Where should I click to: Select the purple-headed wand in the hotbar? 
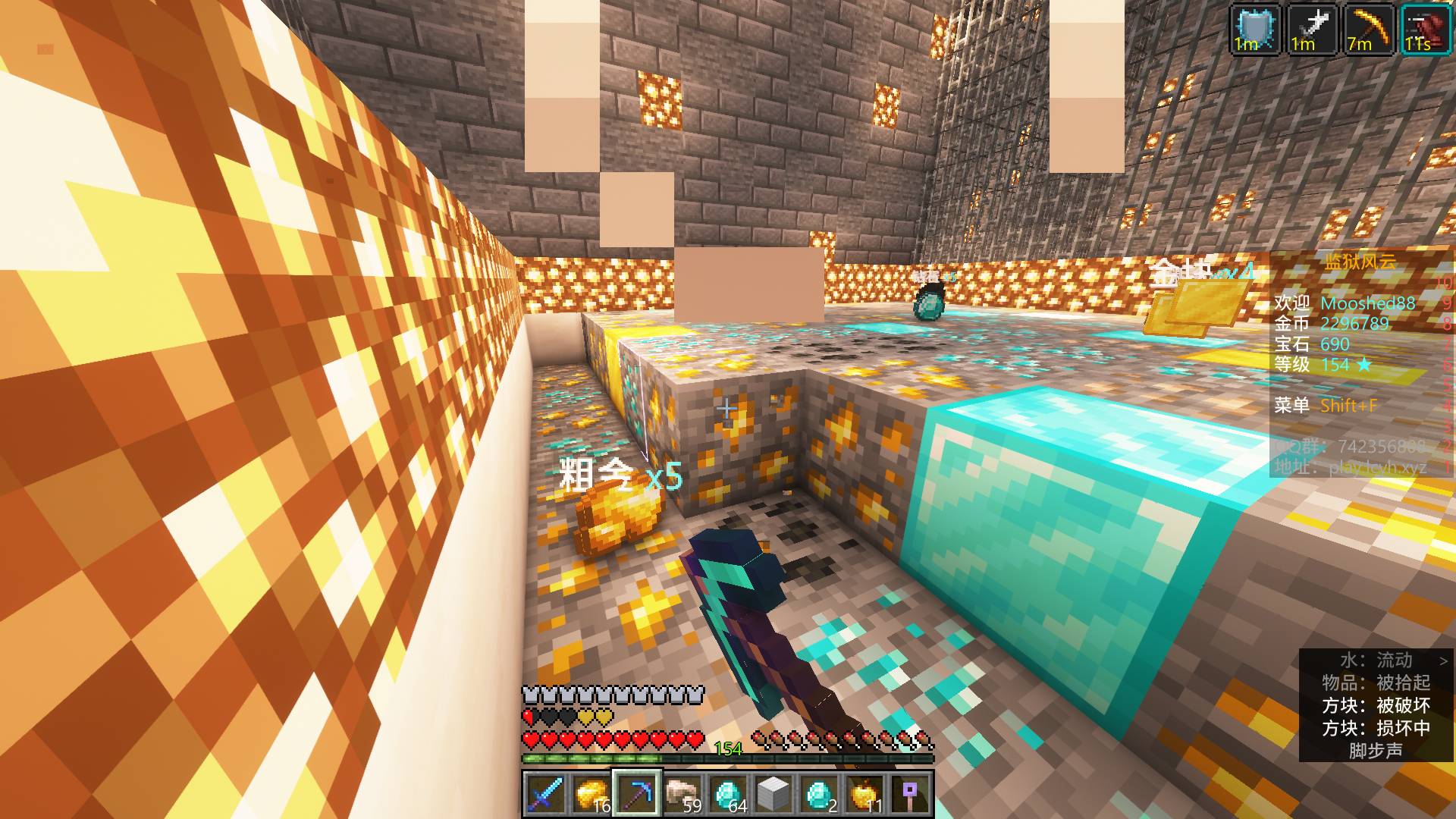click(910, 794)
